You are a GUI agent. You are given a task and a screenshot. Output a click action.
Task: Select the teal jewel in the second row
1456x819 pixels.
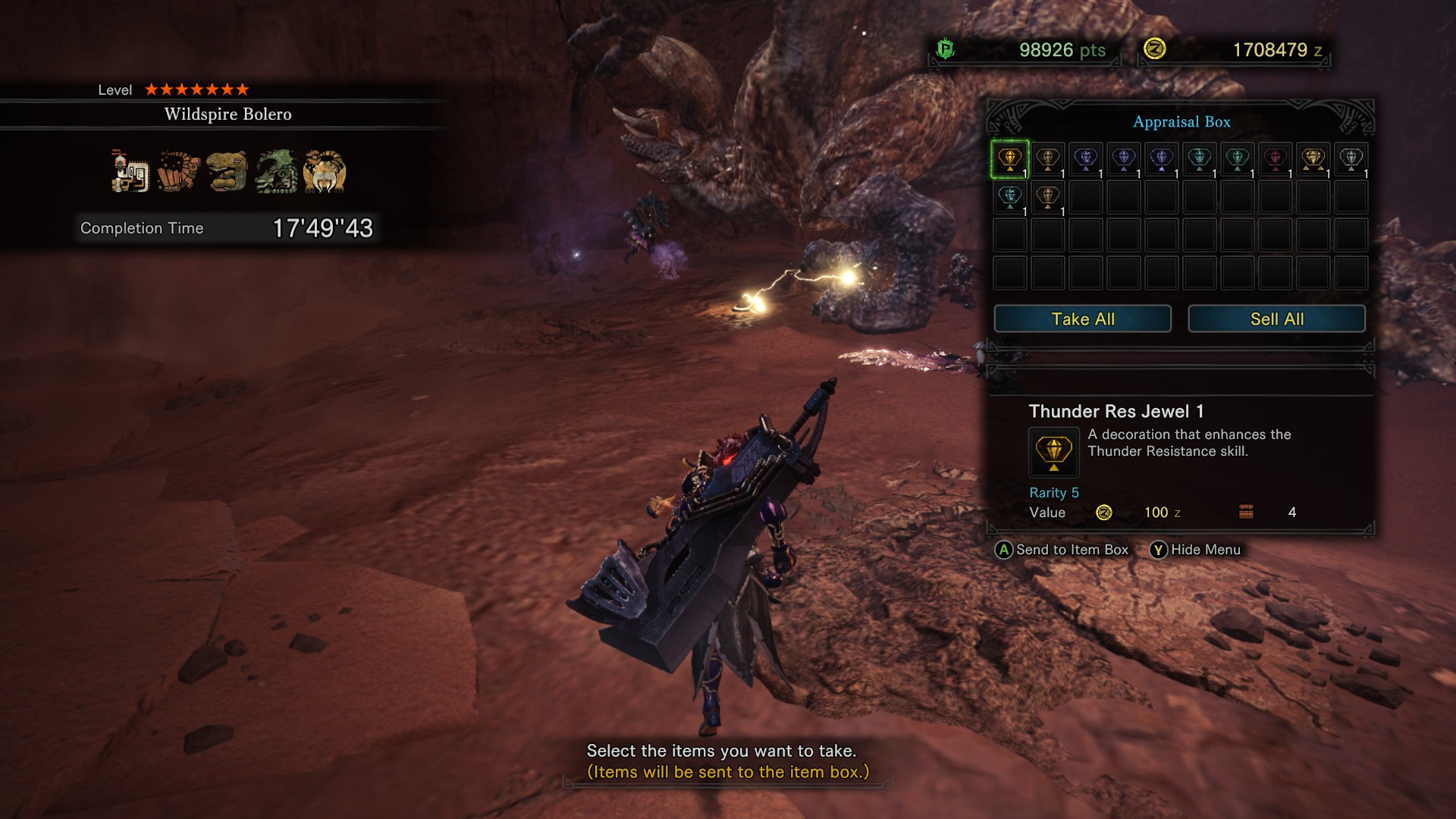[1009, 199]
